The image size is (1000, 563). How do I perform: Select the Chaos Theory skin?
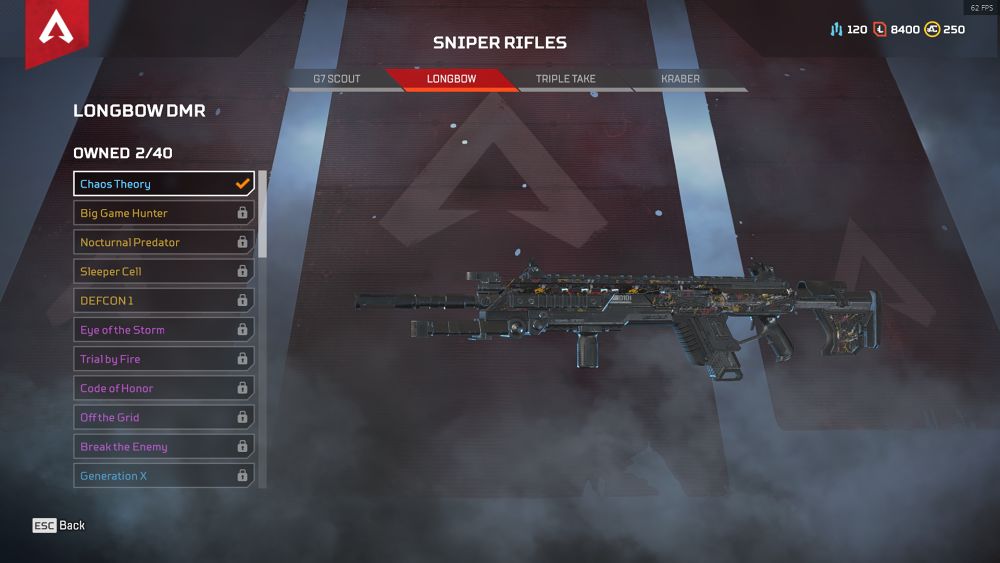point(164,184)
